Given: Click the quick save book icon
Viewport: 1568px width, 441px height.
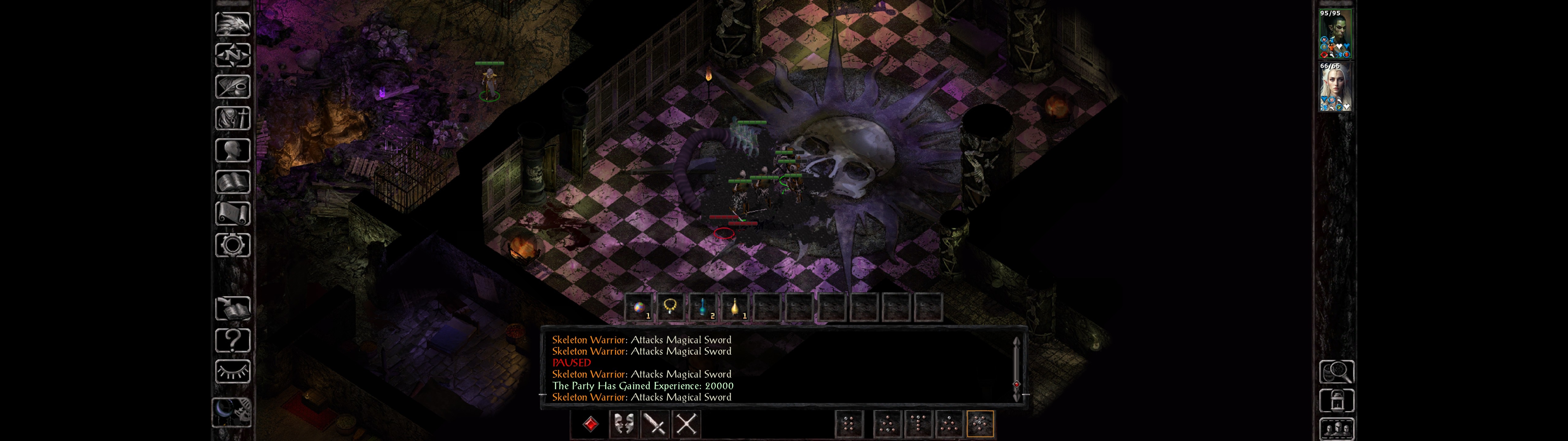Looking at the screenshot, I should (x=232, y=309).
